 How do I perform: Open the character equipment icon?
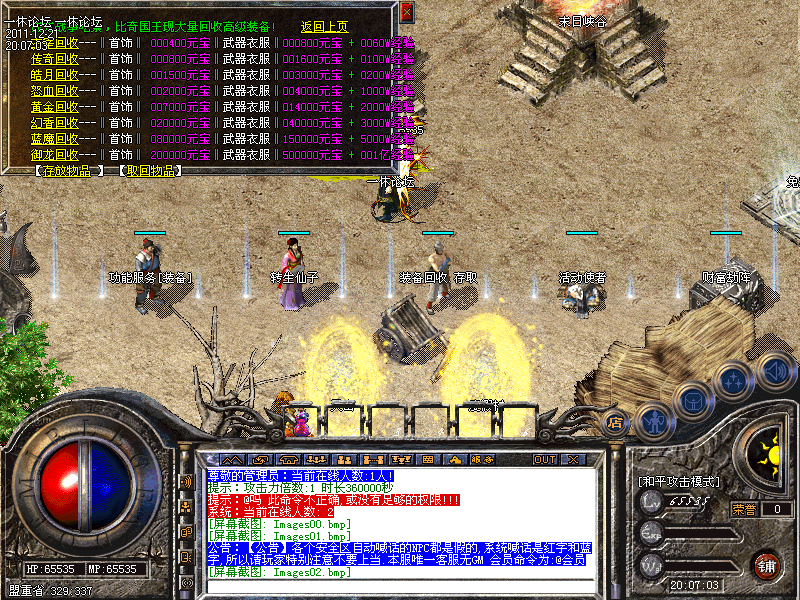(x=653, y=421)
